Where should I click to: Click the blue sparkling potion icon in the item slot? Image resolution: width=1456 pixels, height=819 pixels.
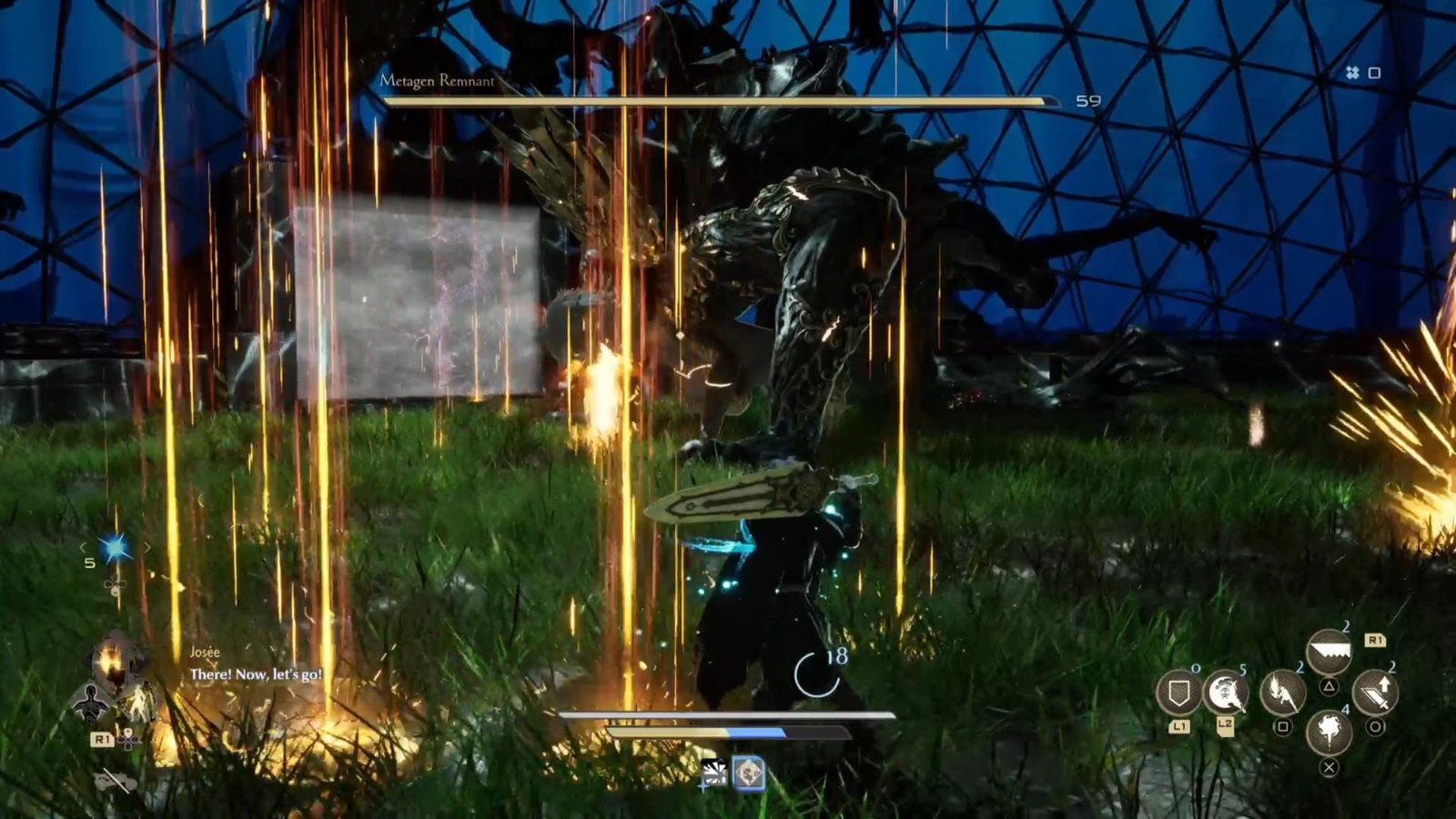click(115, 549)
